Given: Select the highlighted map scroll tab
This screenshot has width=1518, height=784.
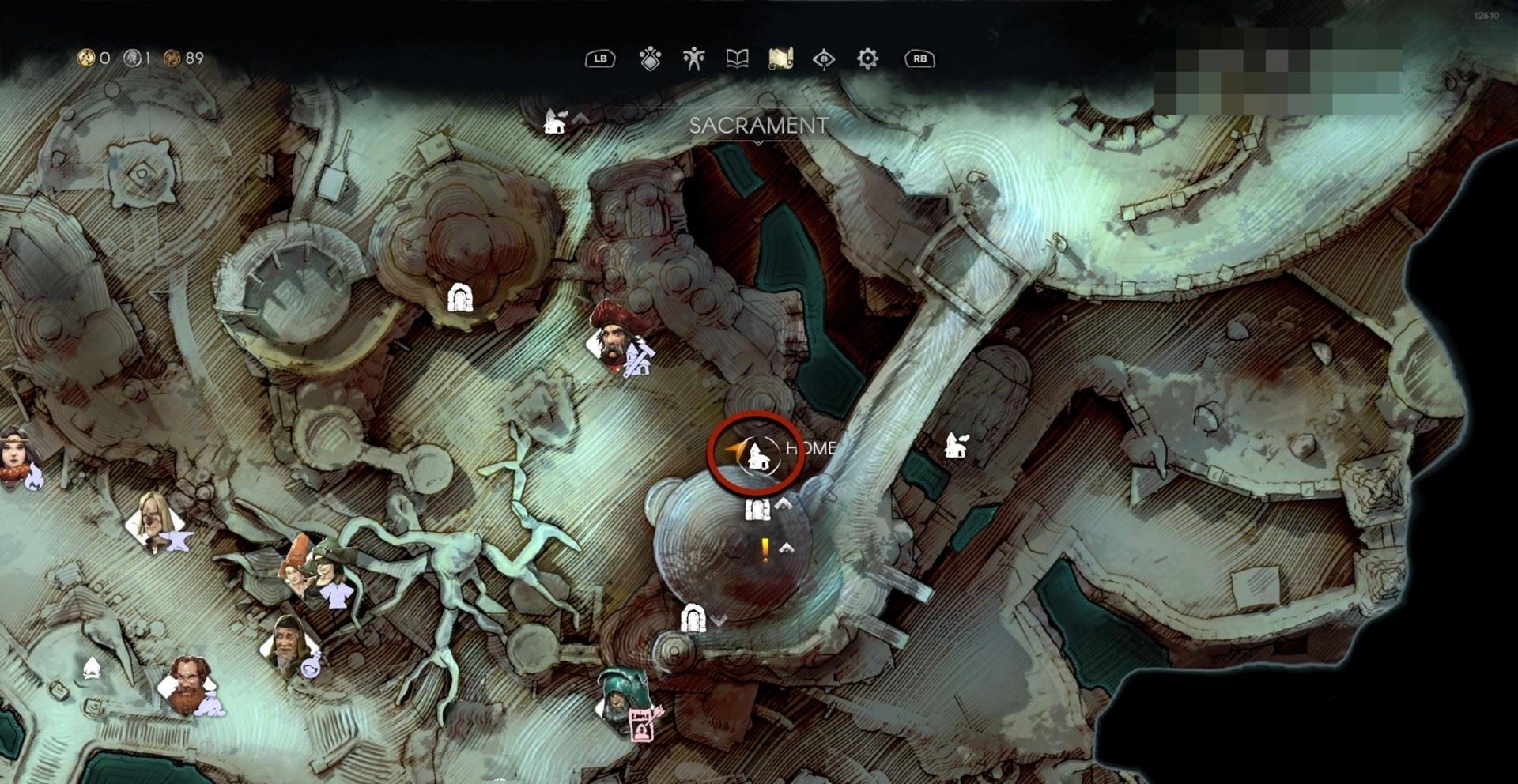Looking at the screenshot, I should click(x=780, y=58).
